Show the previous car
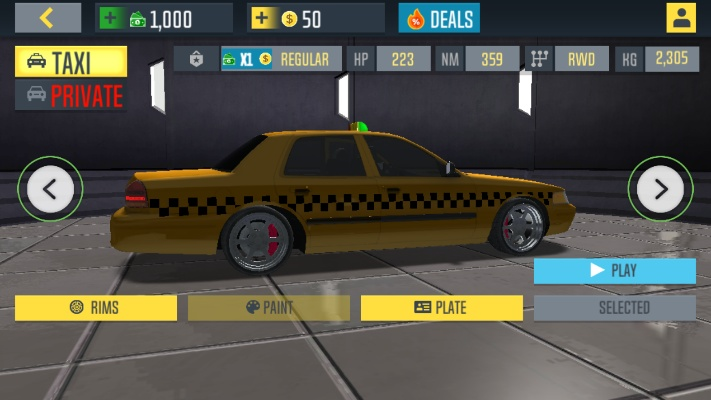The width and height of the screenshot is (711, 400). point(50,187)
